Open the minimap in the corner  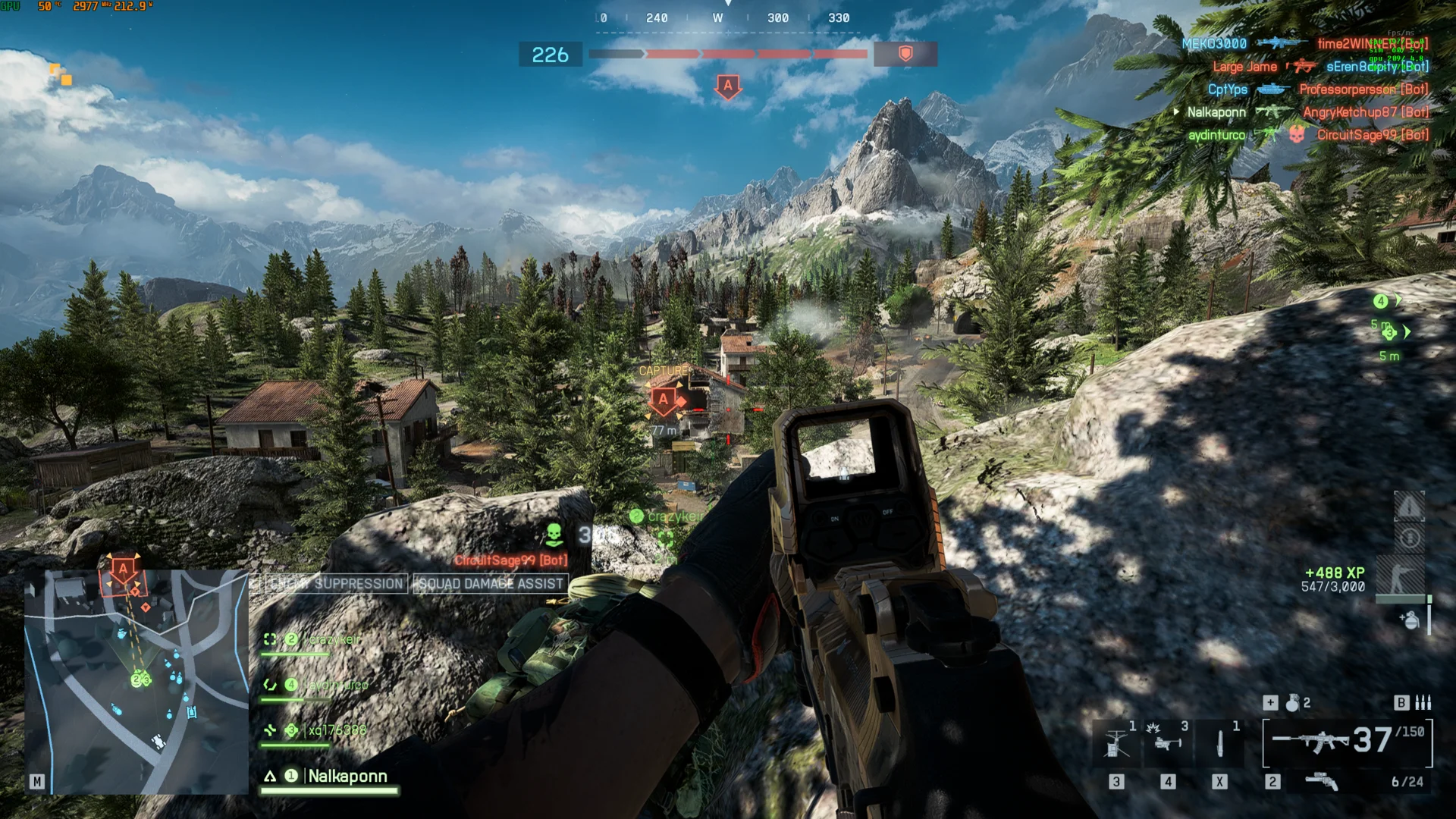tap(136, 681)
